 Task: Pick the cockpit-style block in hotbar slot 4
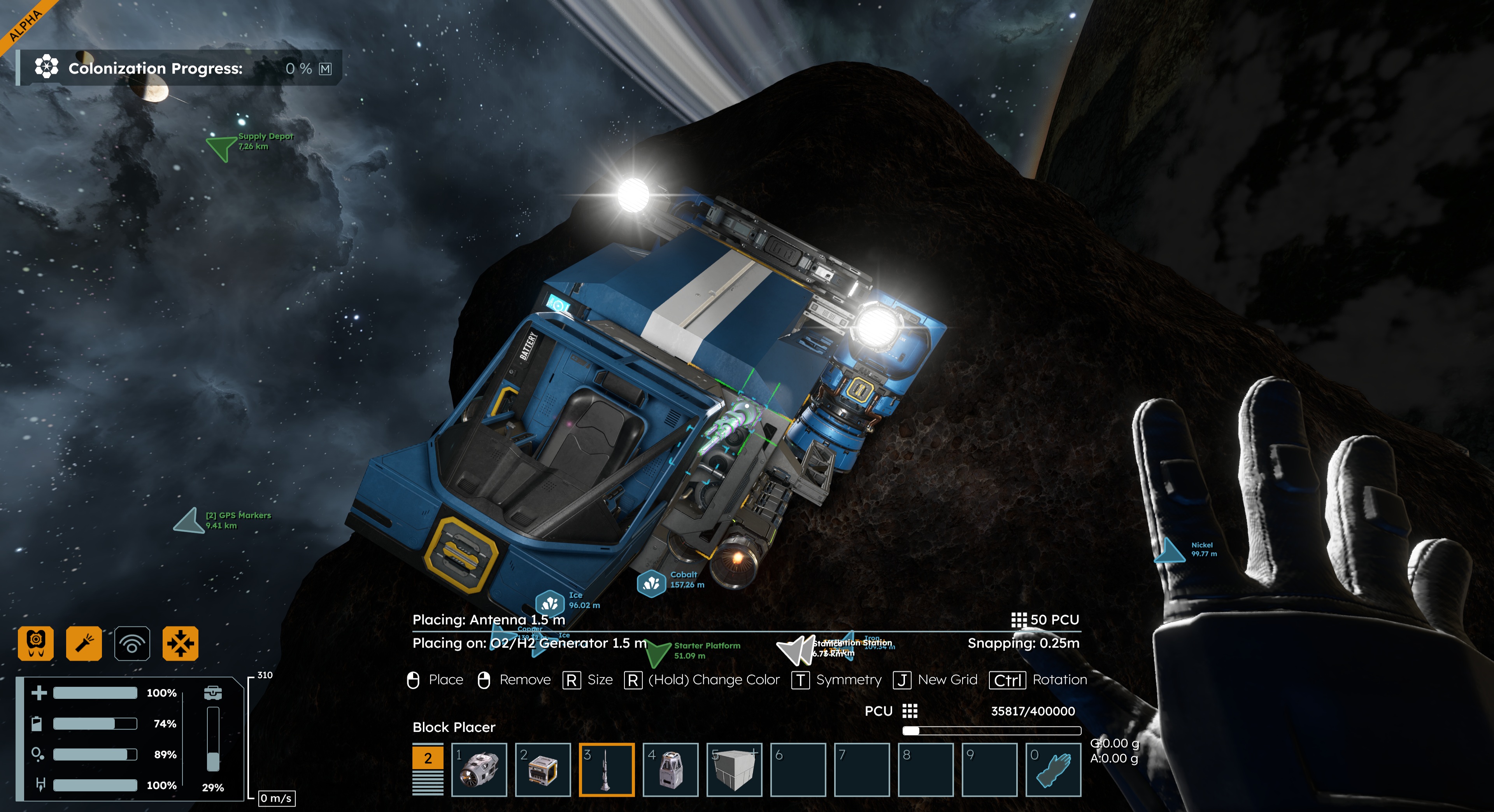pos(670,770)
